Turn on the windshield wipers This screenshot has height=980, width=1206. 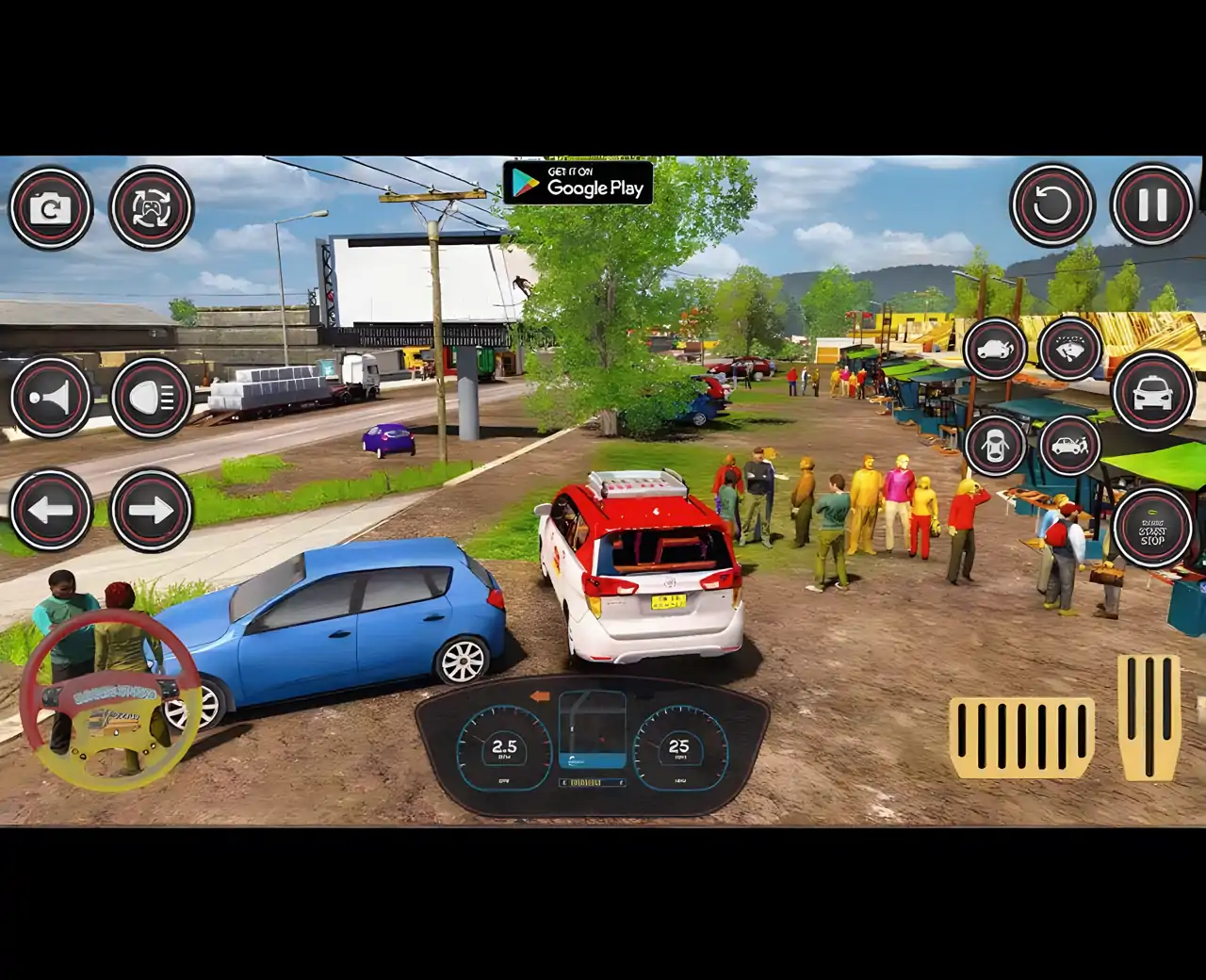pyautogui.click(x=1070, y=347)
